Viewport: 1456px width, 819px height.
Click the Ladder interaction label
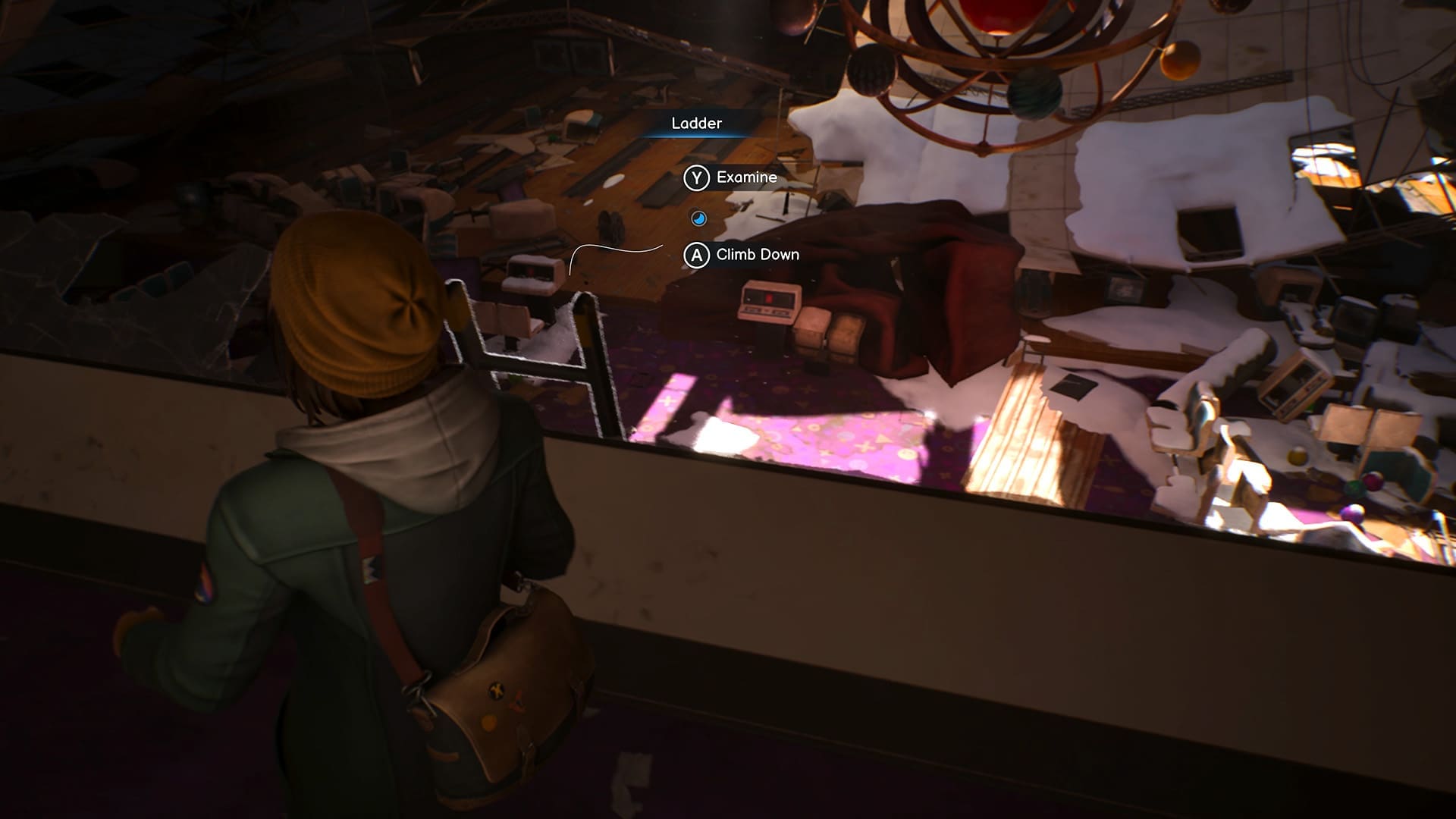[x=696, y=123]
